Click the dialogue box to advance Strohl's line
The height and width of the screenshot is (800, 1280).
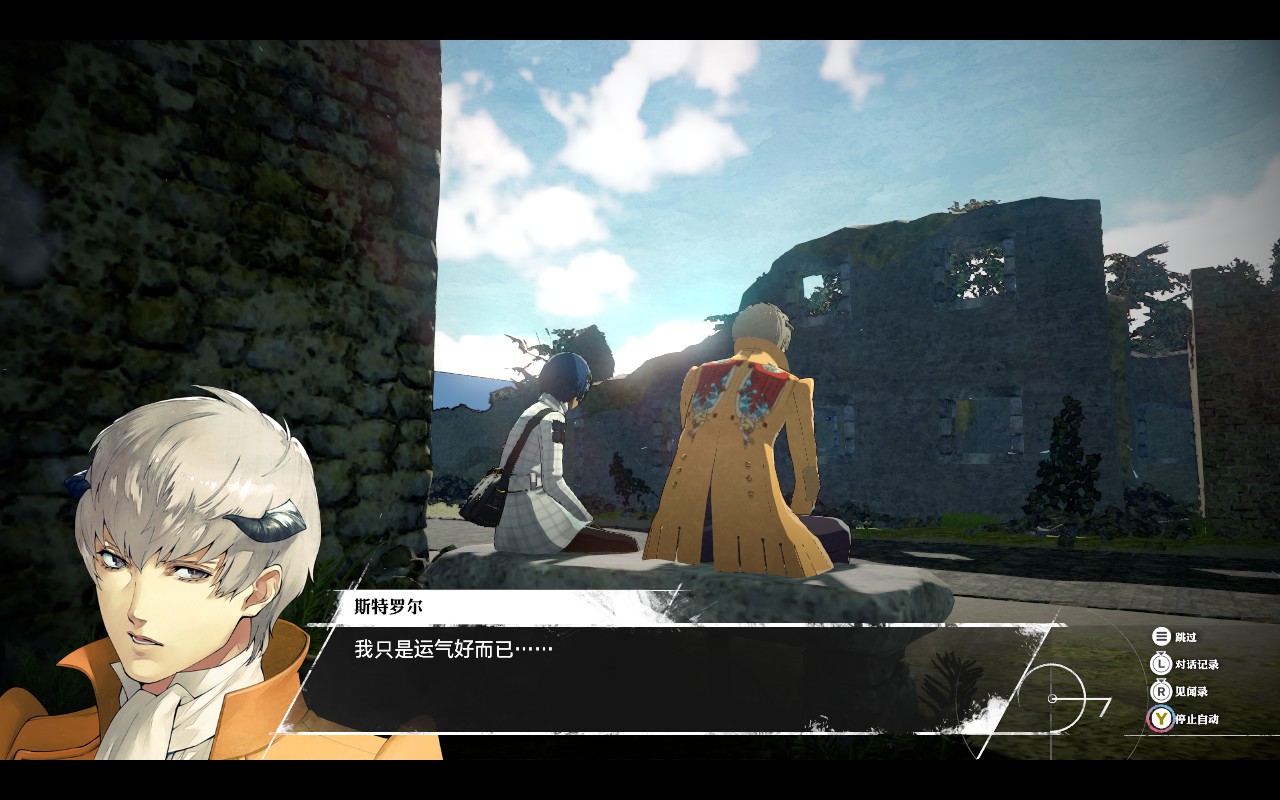(x=660, y=675)
